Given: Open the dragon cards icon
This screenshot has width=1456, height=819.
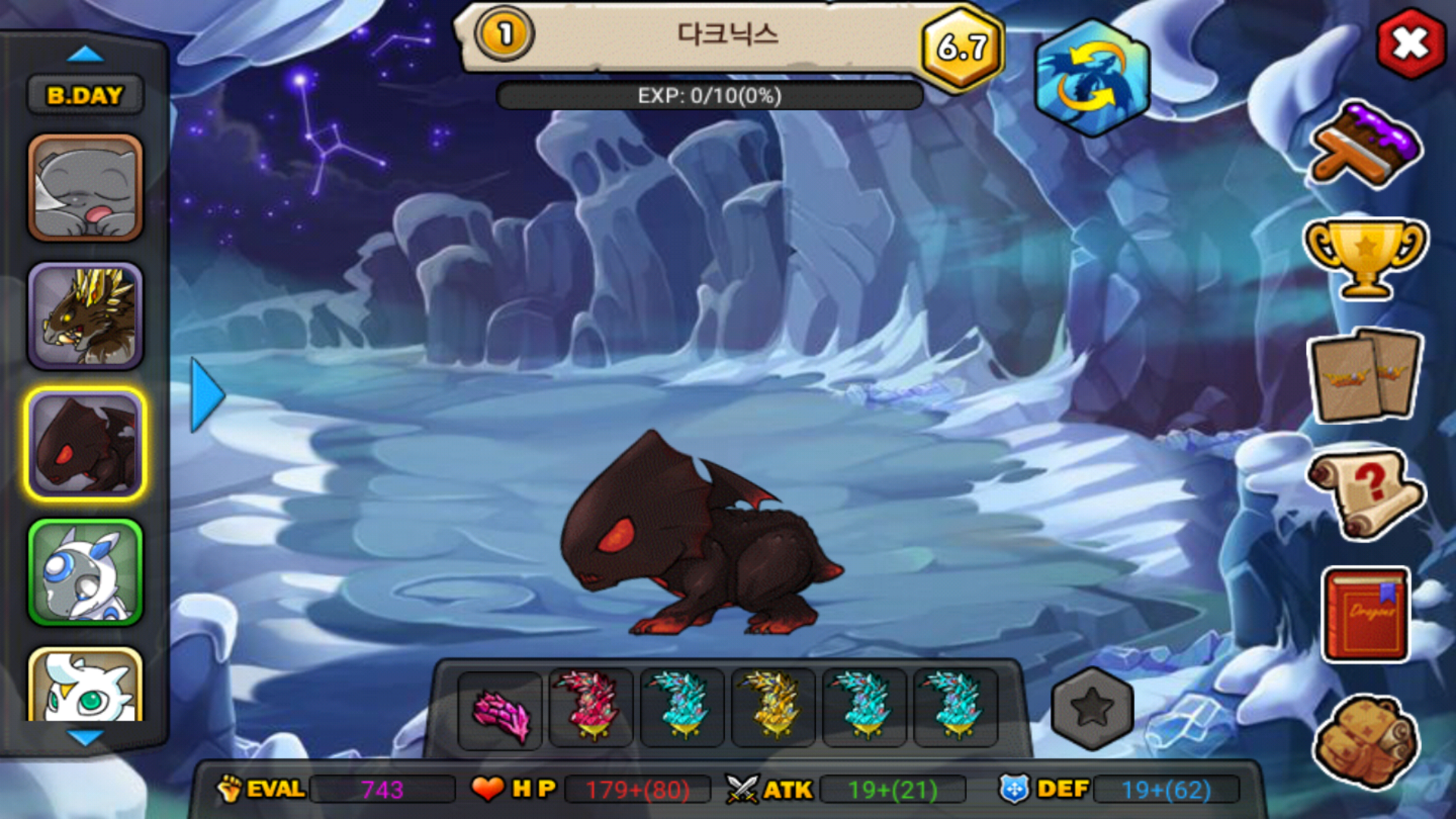Looking at the screenshot, I should pos(1365,375).
